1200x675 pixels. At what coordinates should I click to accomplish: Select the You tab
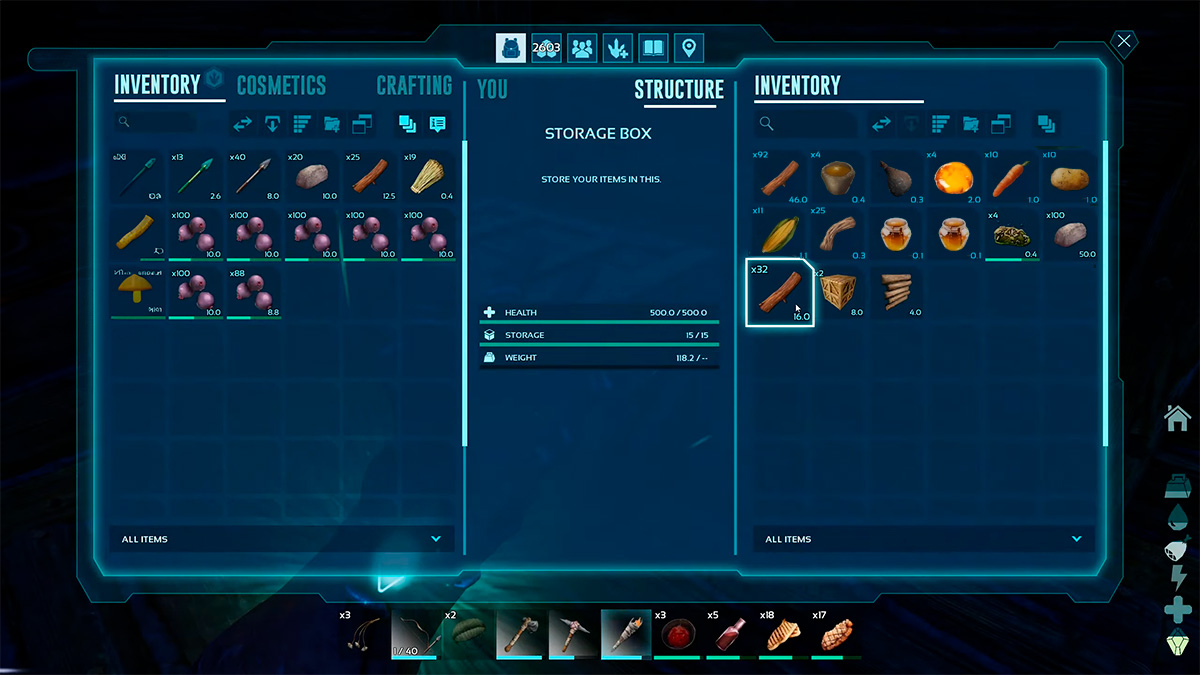[x=492, y=89]
